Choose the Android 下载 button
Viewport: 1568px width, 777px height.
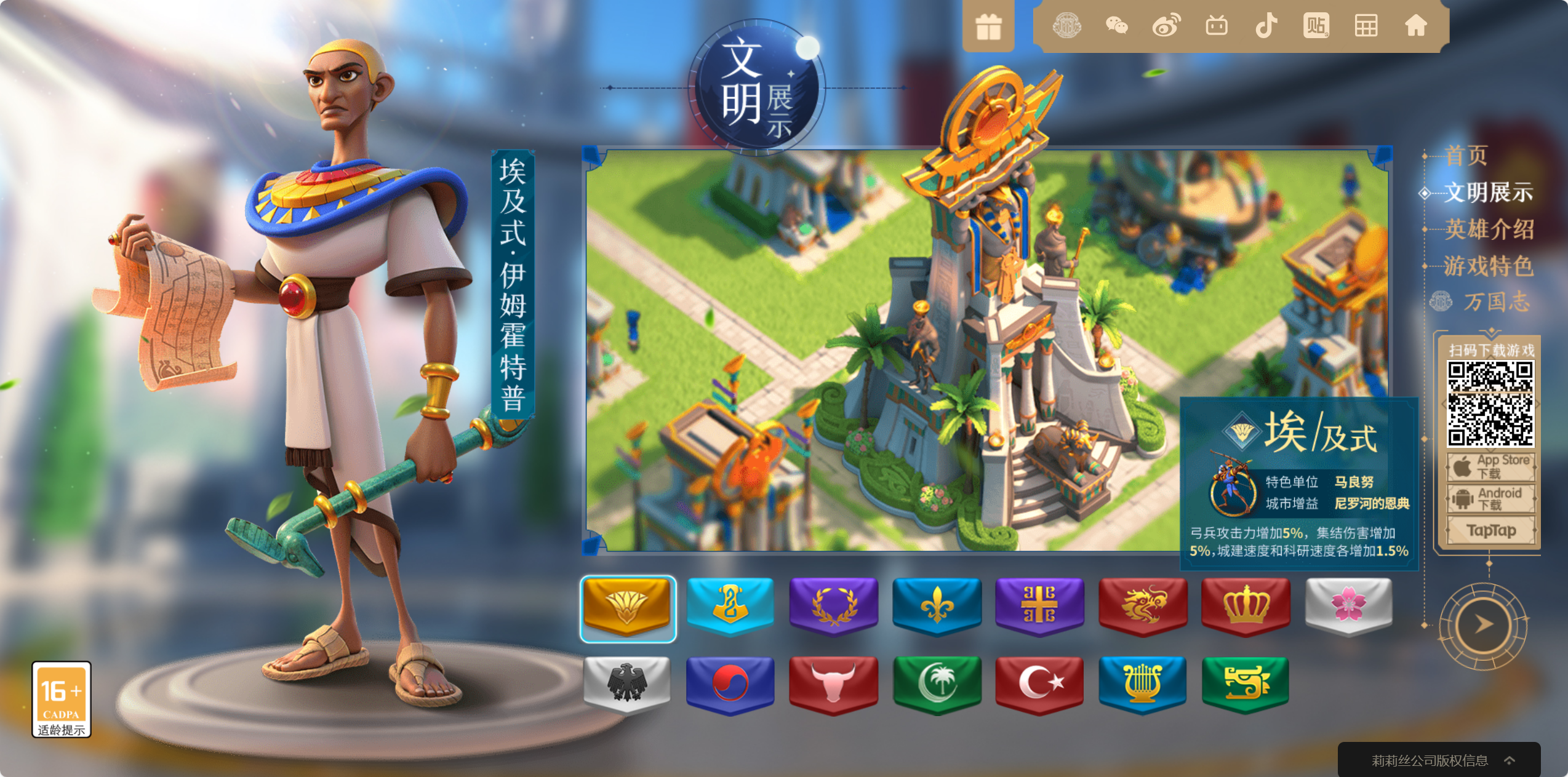click(x=1490, y=498)
